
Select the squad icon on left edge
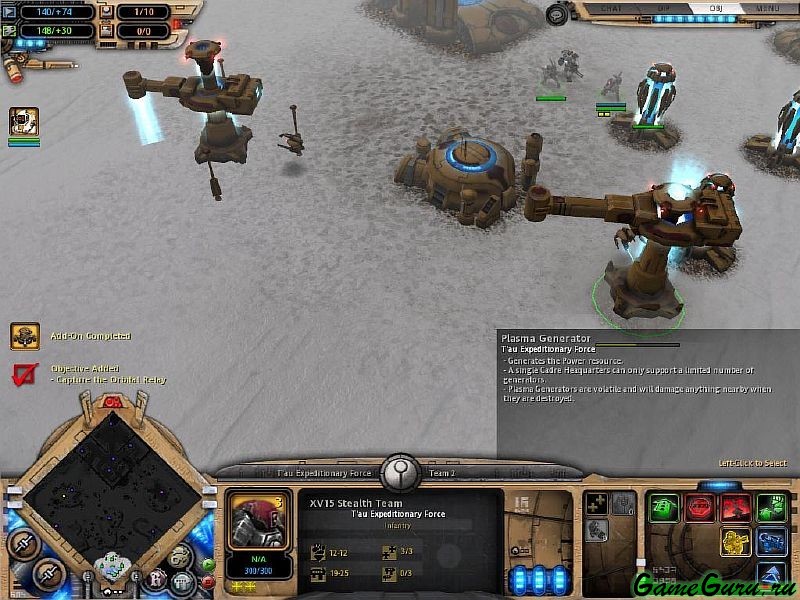pos(24,122)
